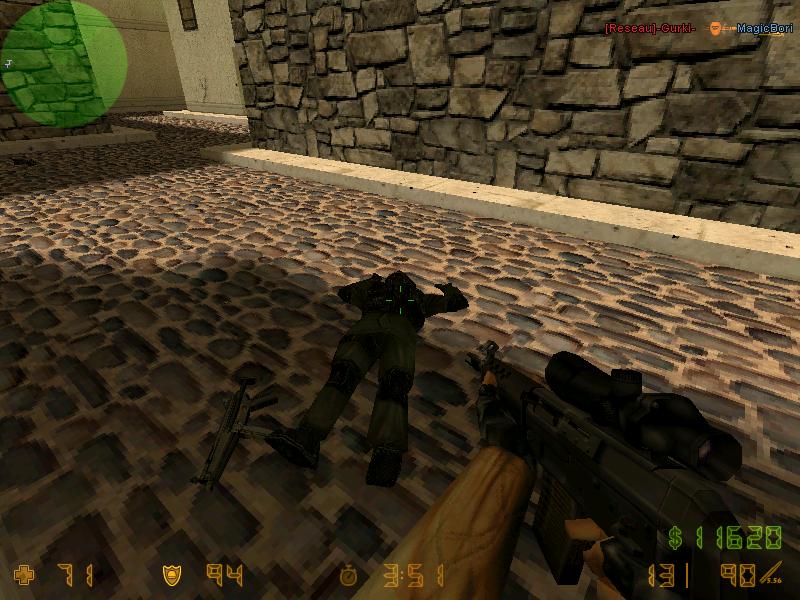Viewport: 800px width, 600px height.
Task: Select the [Reseau]-Gurki- name in kill feed
Action: coord(650,28)
